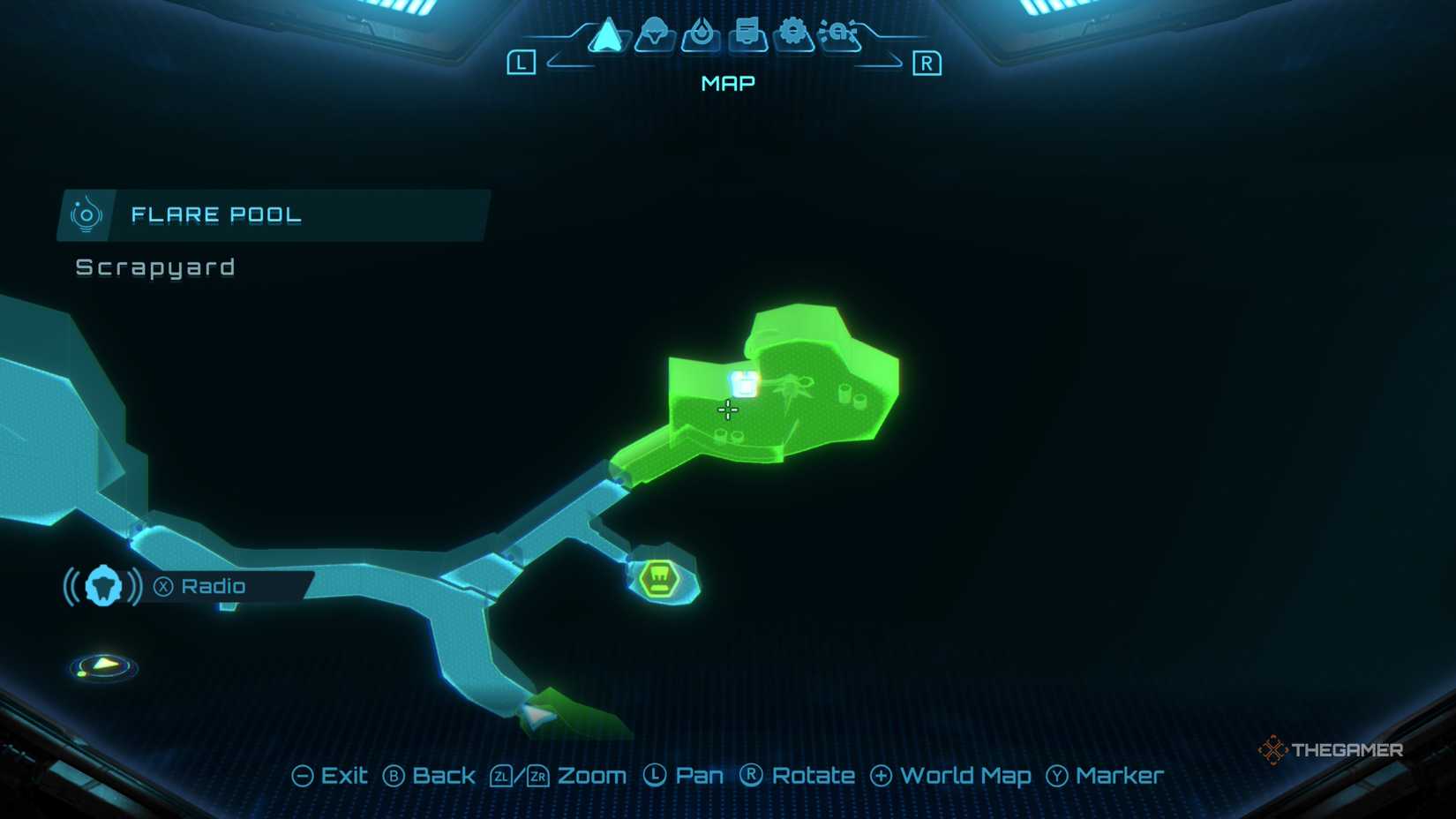The height and width of the screenshot is (819, 1456).
Task: Click Exit at the bottom bar
Action: 335,776
